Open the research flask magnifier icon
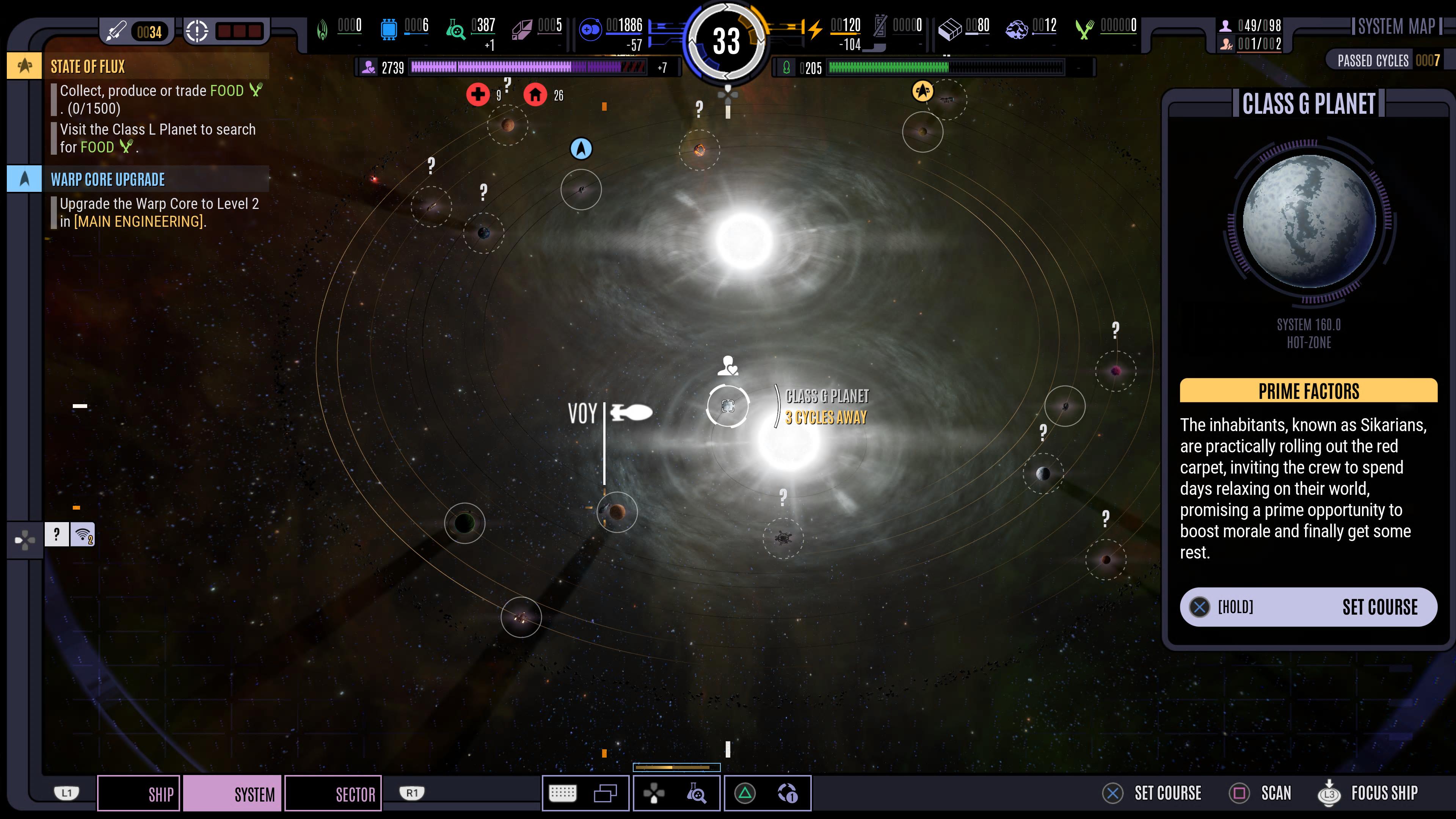 pyautogui.click(x=697, y=794)
